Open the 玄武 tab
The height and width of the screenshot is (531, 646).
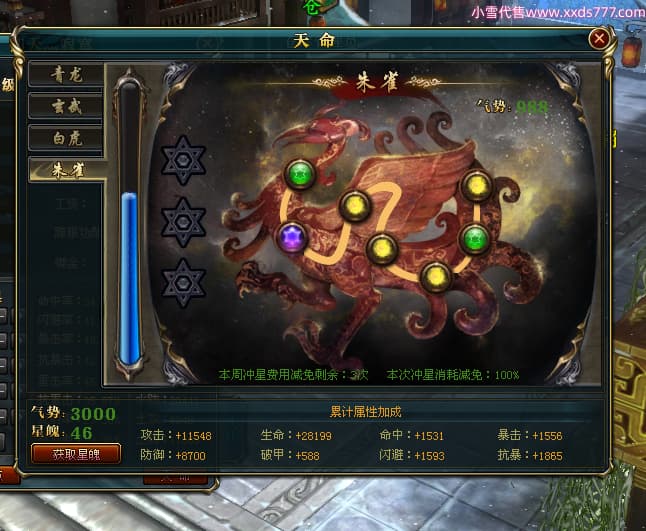click(x=66, y=105)
